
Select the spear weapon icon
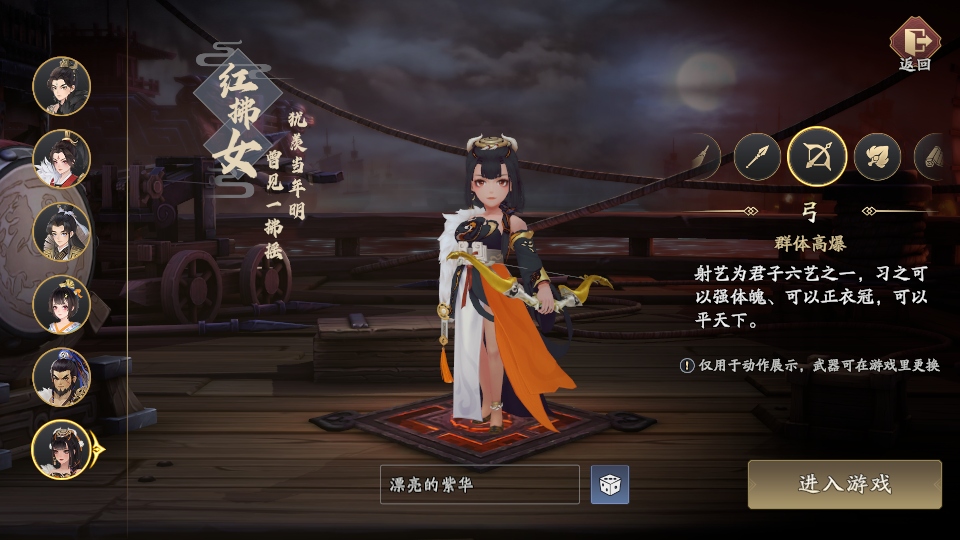pos(757,157)
